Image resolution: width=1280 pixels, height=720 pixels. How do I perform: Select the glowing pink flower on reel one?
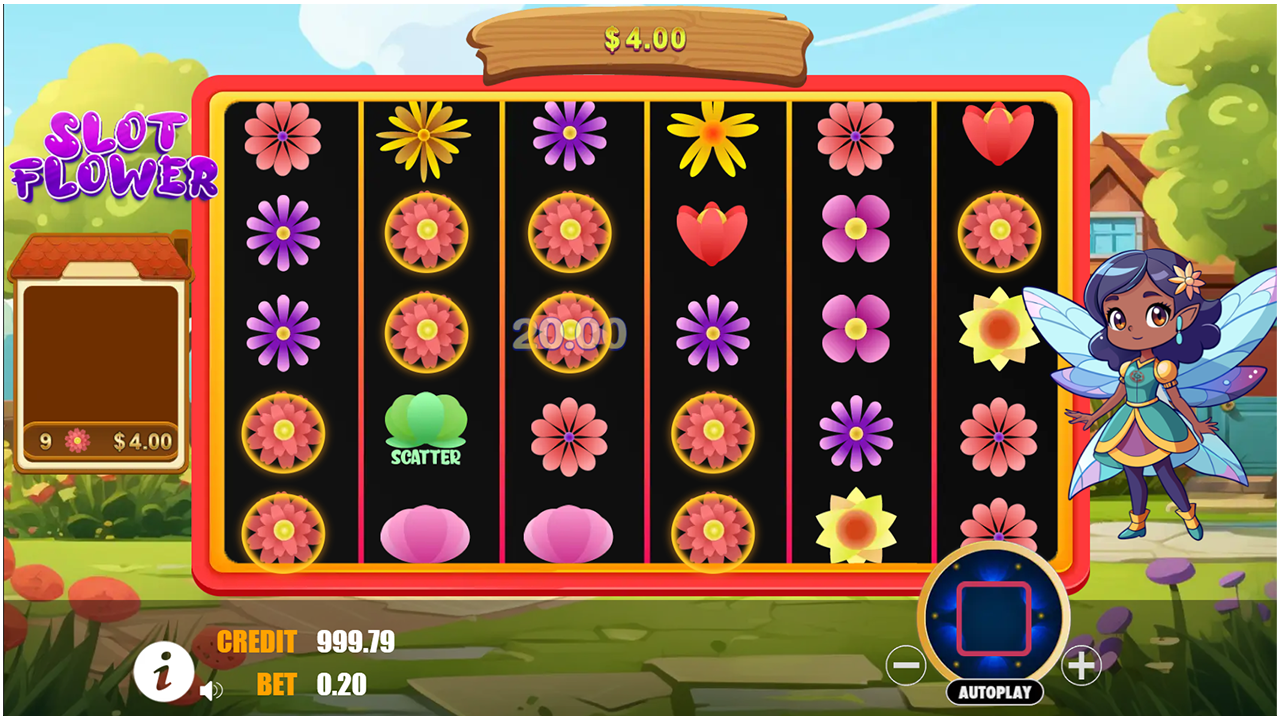283,434
